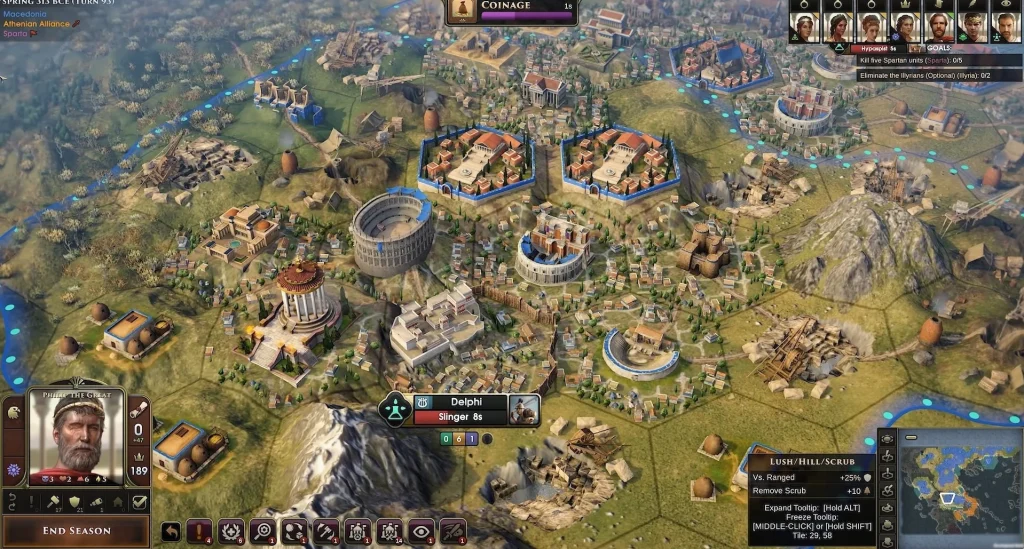Open the scroll icon beside the portrait
The width and height of the screenshot is (1024, 549).
coord(140,409)
